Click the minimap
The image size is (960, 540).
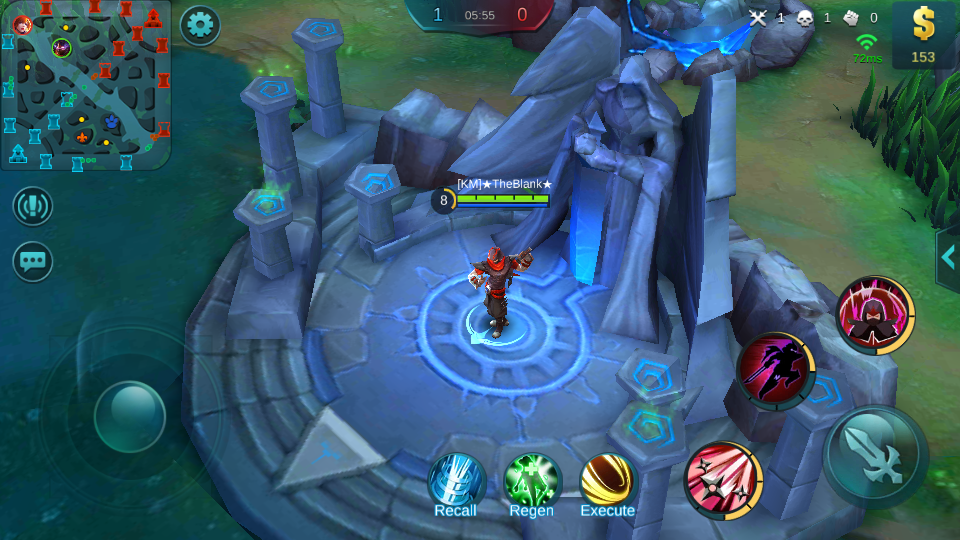(x=86, y=85)
